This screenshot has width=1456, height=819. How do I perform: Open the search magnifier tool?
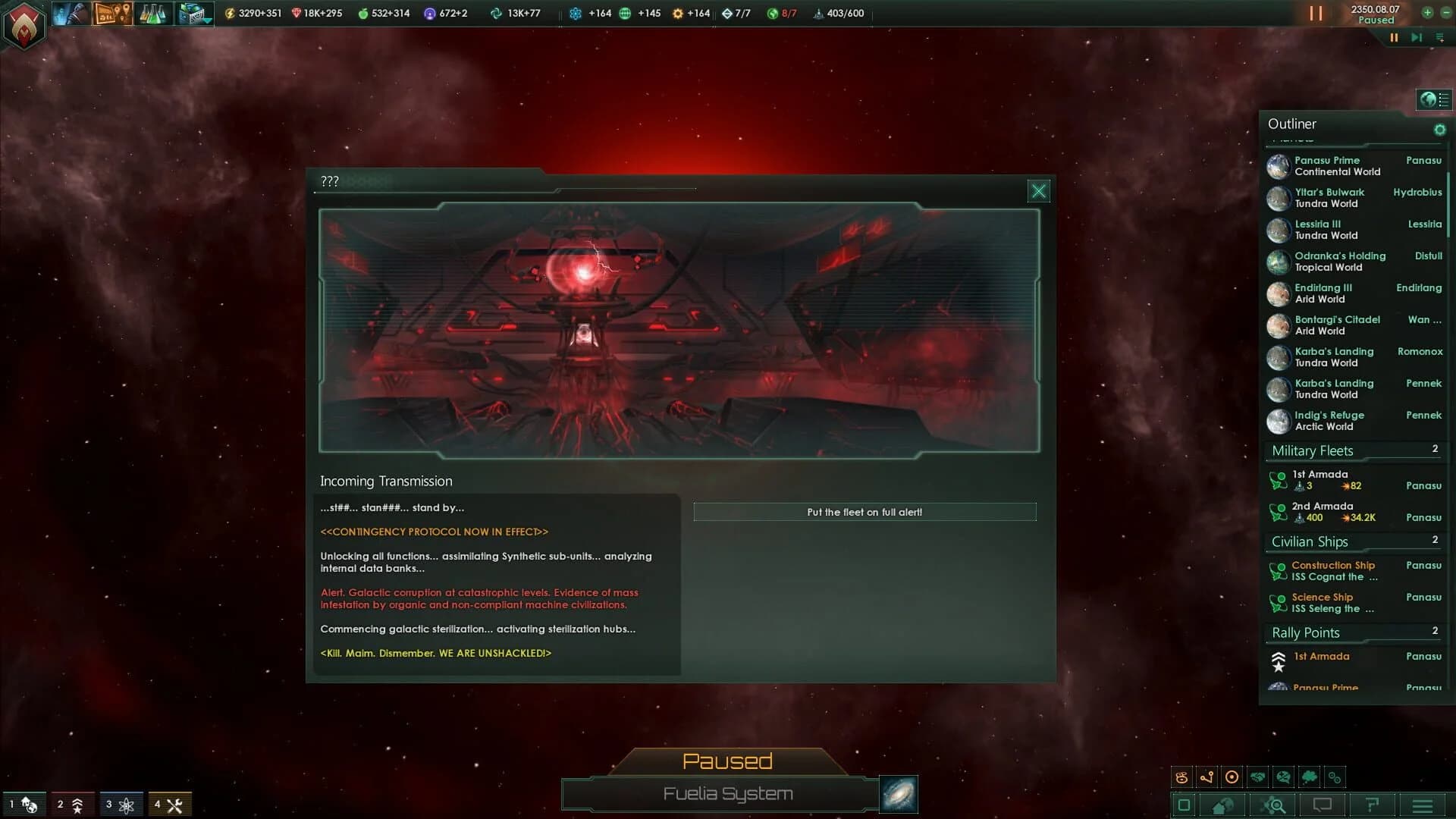click(x=1276, y=805)
